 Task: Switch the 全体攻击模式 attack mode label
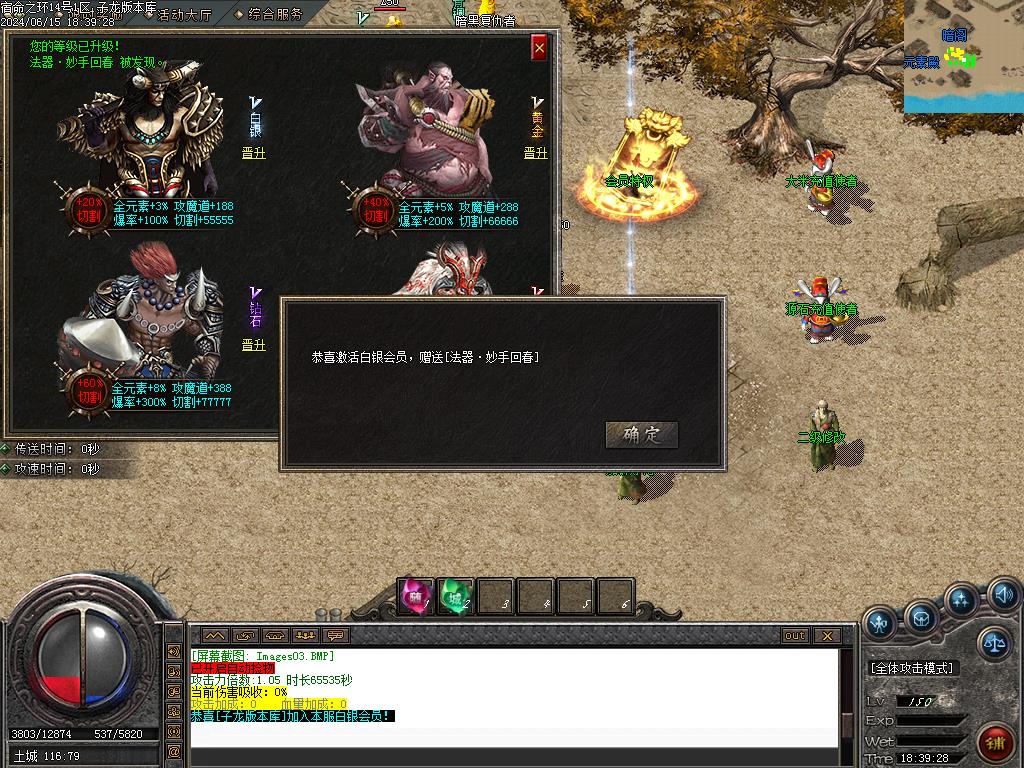pos(912,668)
